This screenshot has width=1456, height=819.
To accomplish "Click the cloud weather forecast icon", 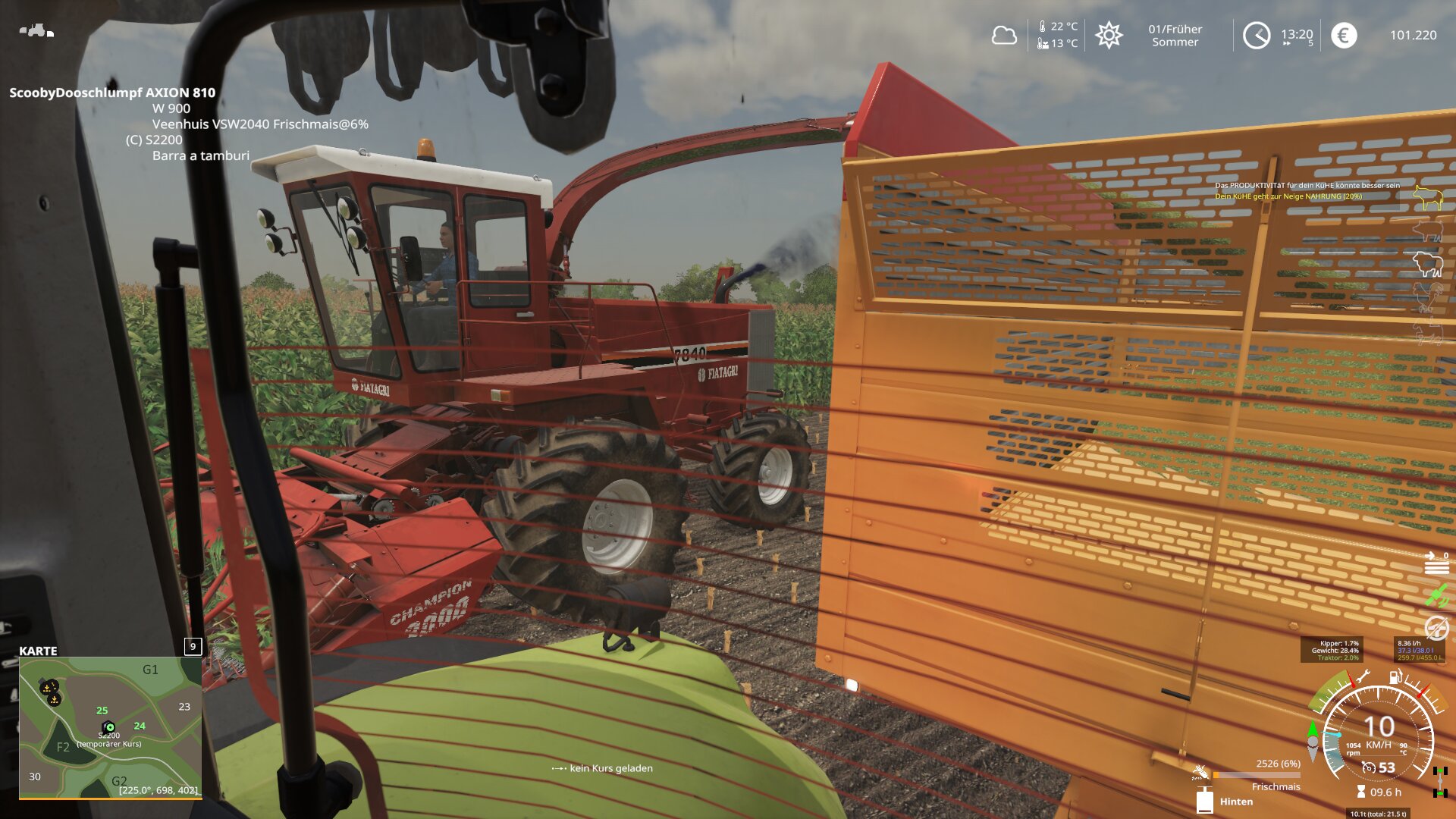I will [1004, 36].
